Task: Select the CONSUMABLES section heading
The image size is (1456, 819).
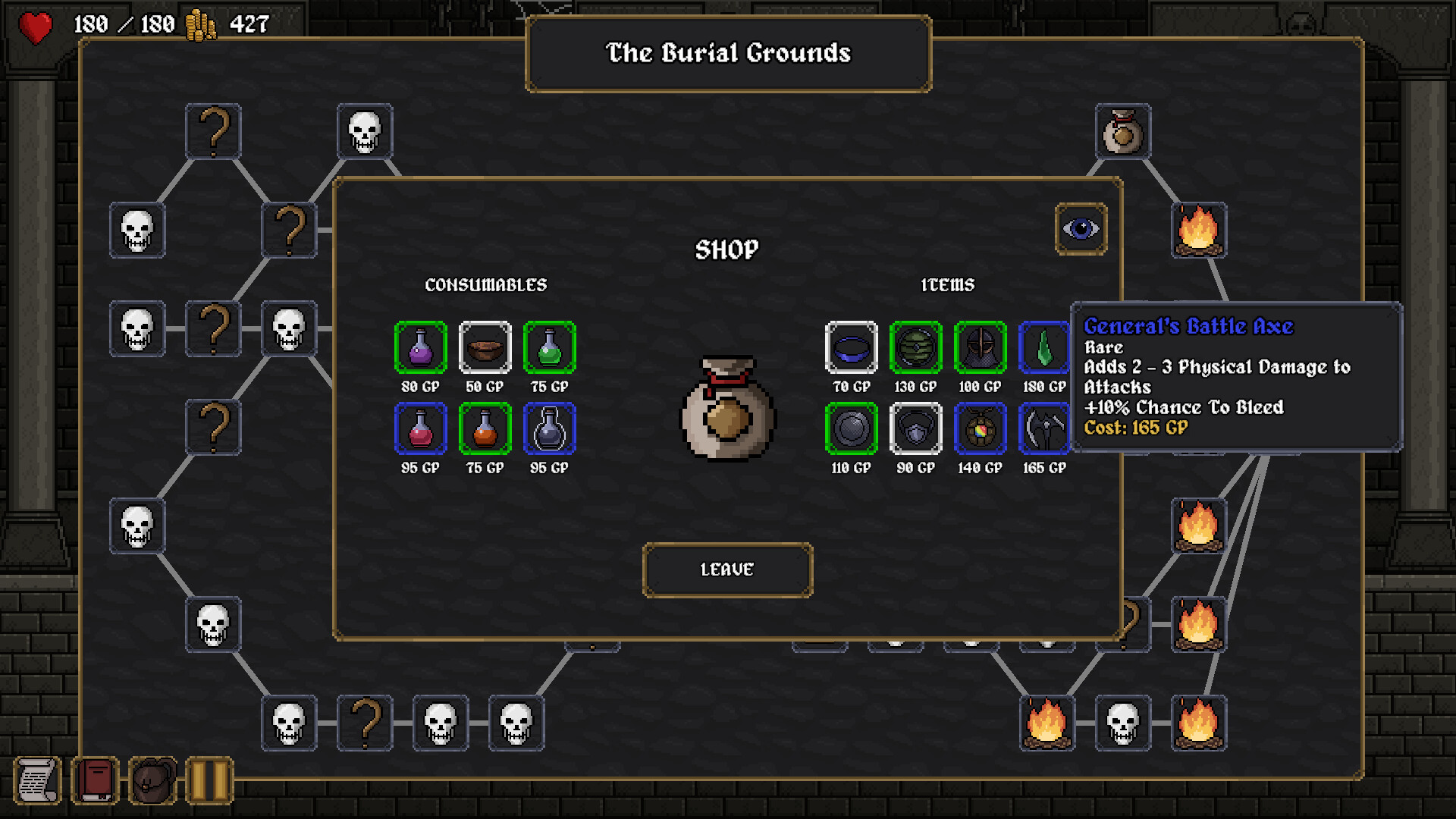Action: tap(486, 285)
